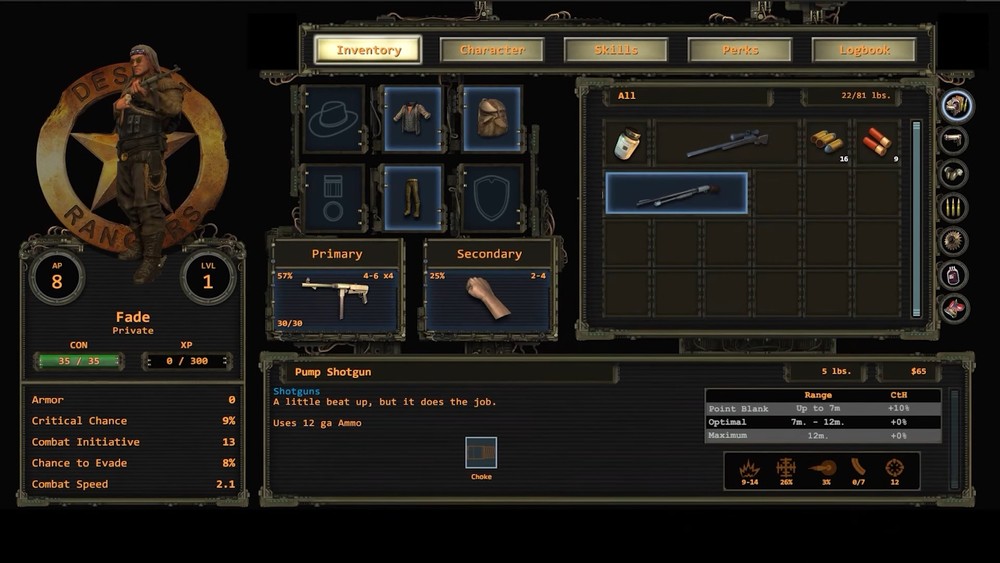Select the white jar item
Viewport: 1000px width, 563px height.
(x=628, y=142)
